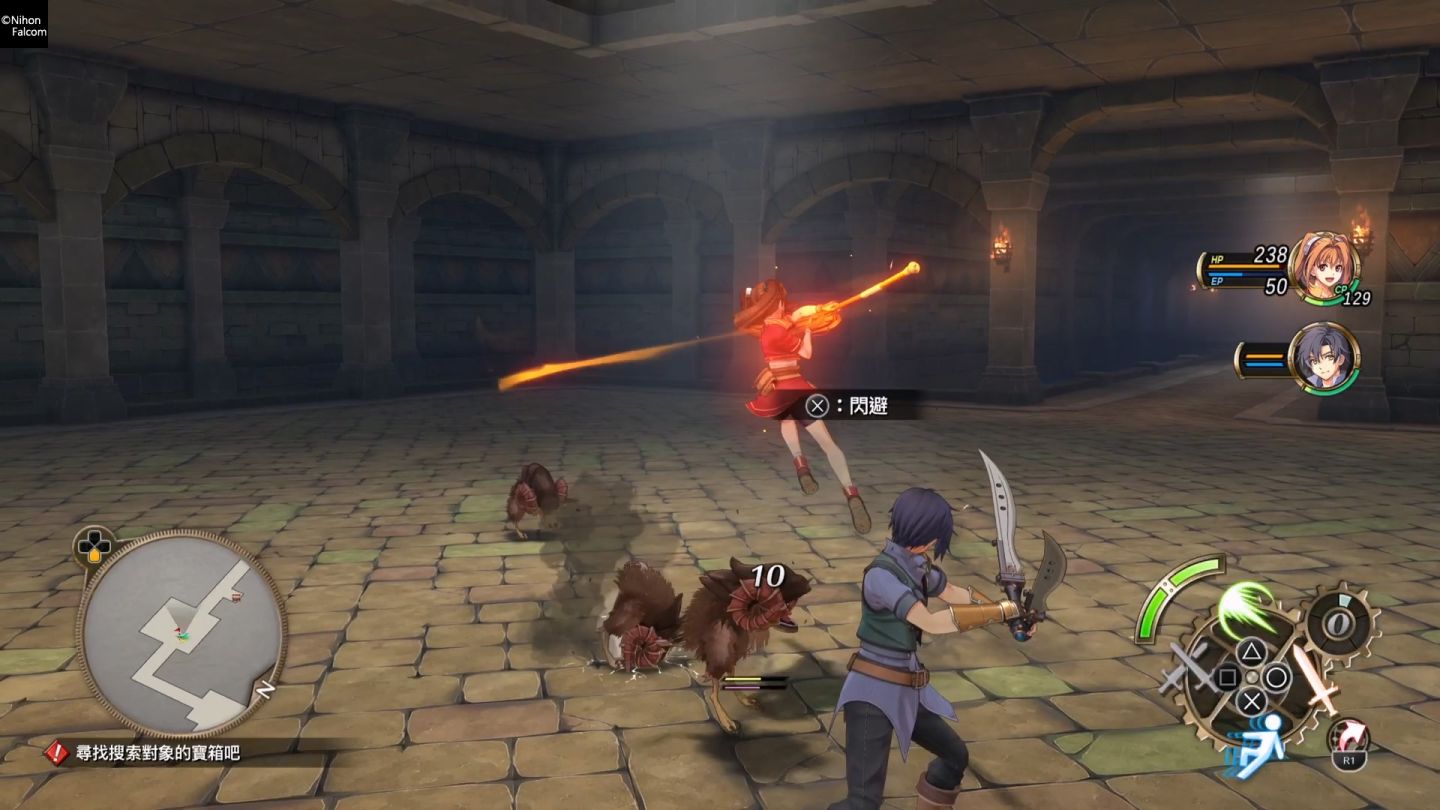The image size is (1440, 810).
Task: Click the small gear dial showing zero
Action: pyautogui.click(x=1340, y=625)
